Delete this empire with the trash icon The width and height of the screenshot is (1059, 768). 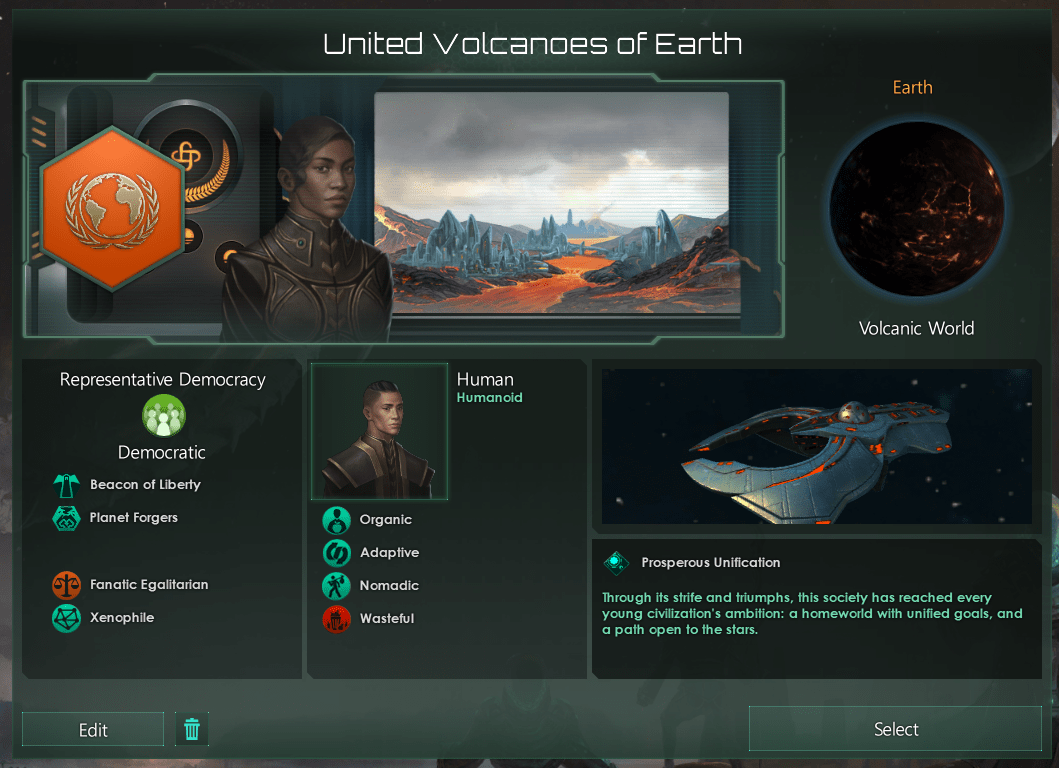point(192,730)
